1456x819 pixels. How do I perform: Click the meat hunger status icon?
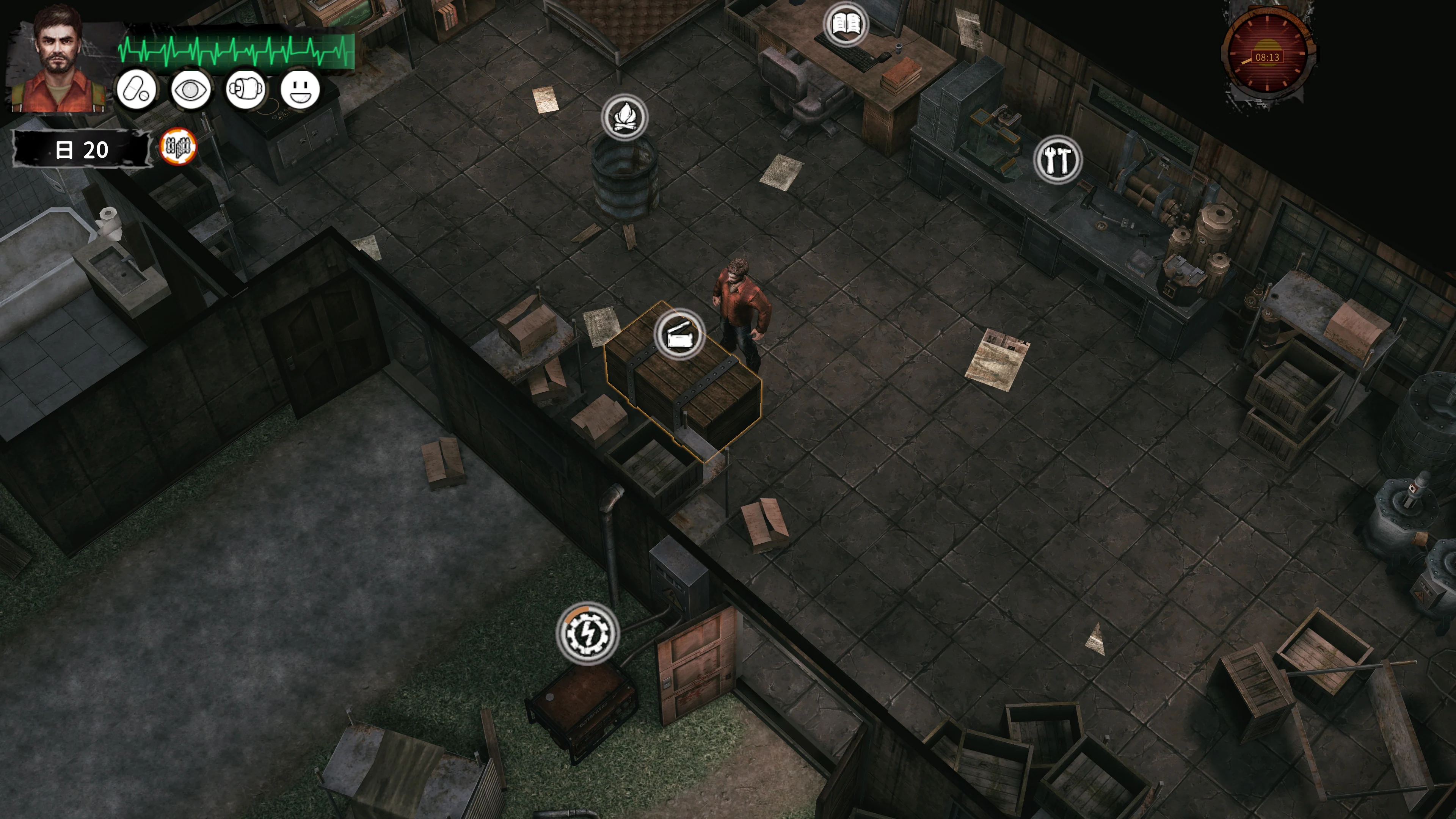[x=245, y=90]
